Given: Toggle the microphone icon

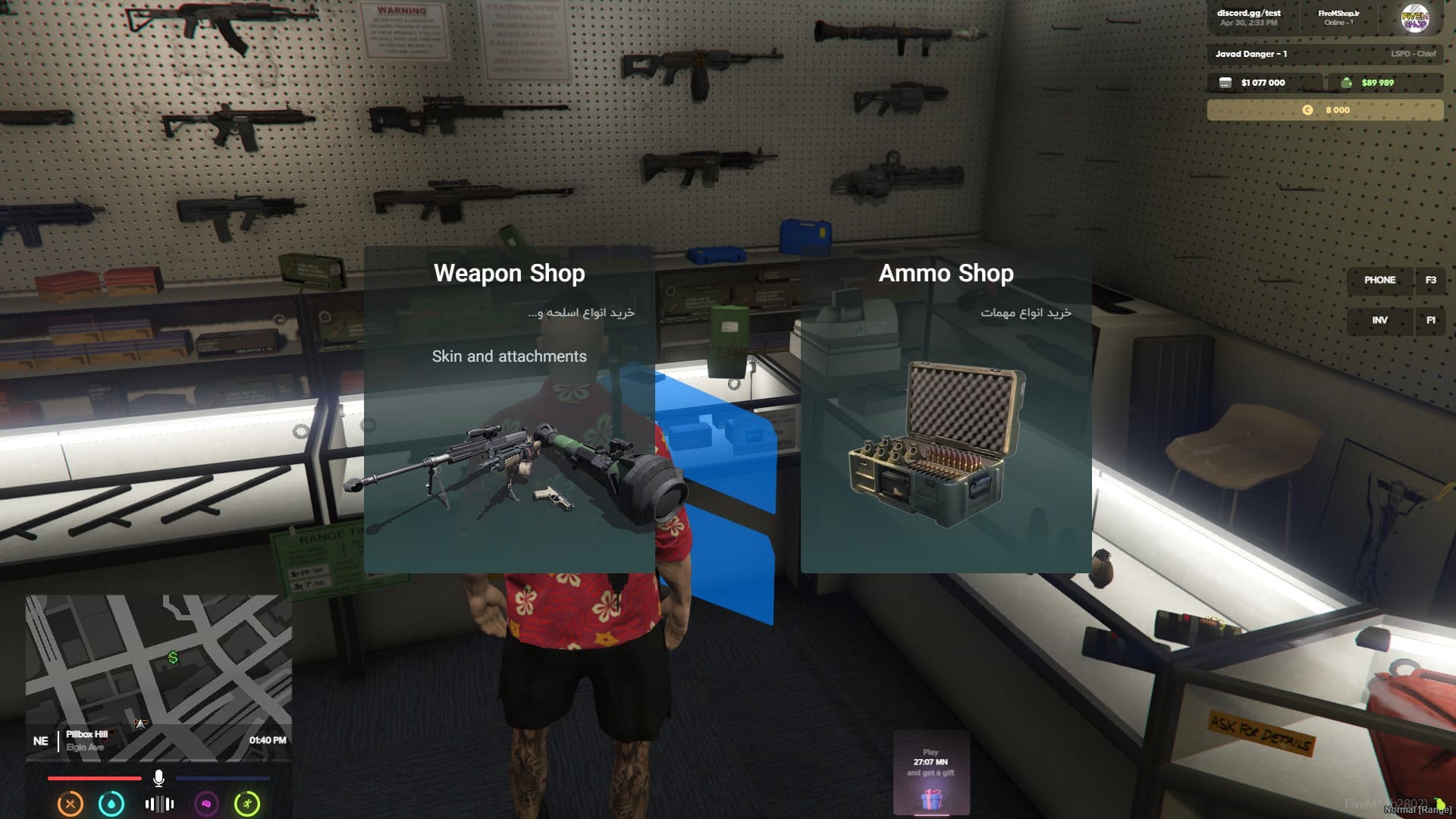Looking at the screenshot, I should coord(158,778).
